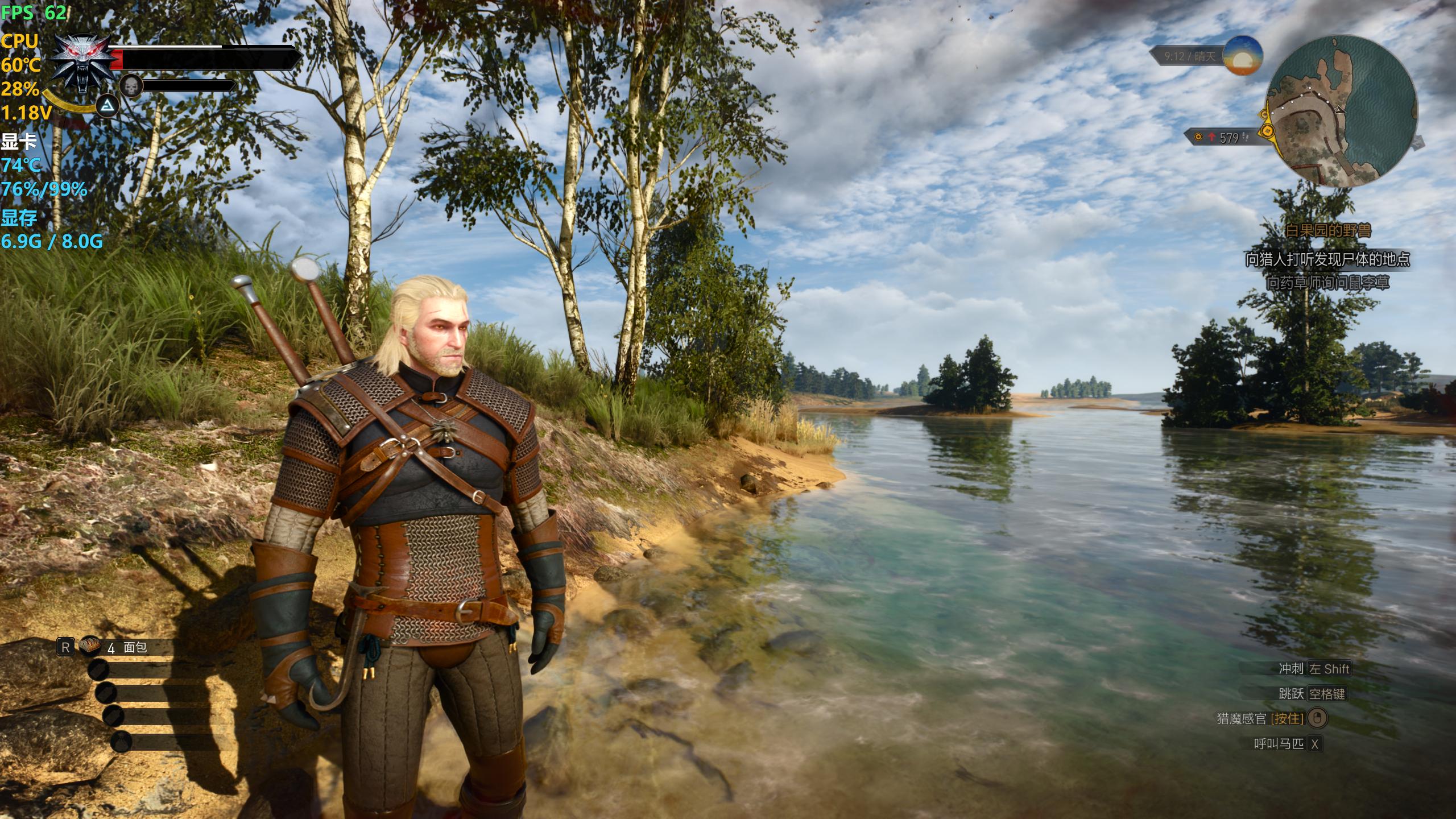Click the circular minimap
The width and height of the screenshot is (1456, 819).
coord(1343,111)
